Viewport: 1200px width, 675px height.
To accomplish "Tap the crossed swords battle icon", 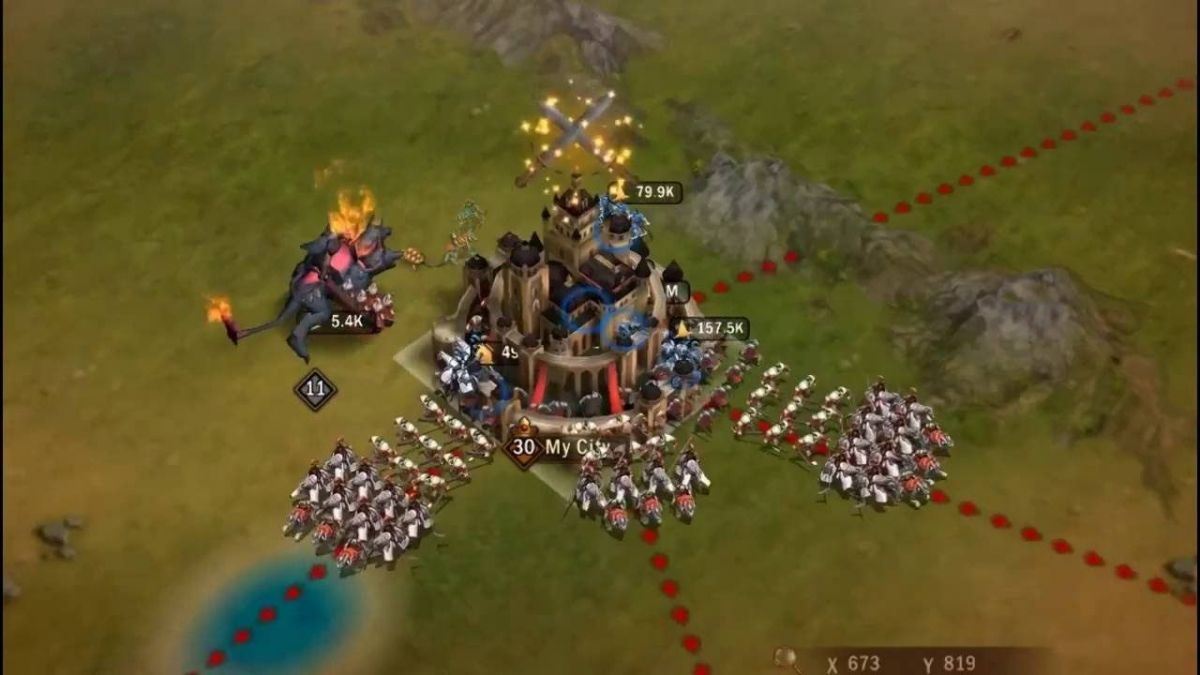I will point(576,134).
